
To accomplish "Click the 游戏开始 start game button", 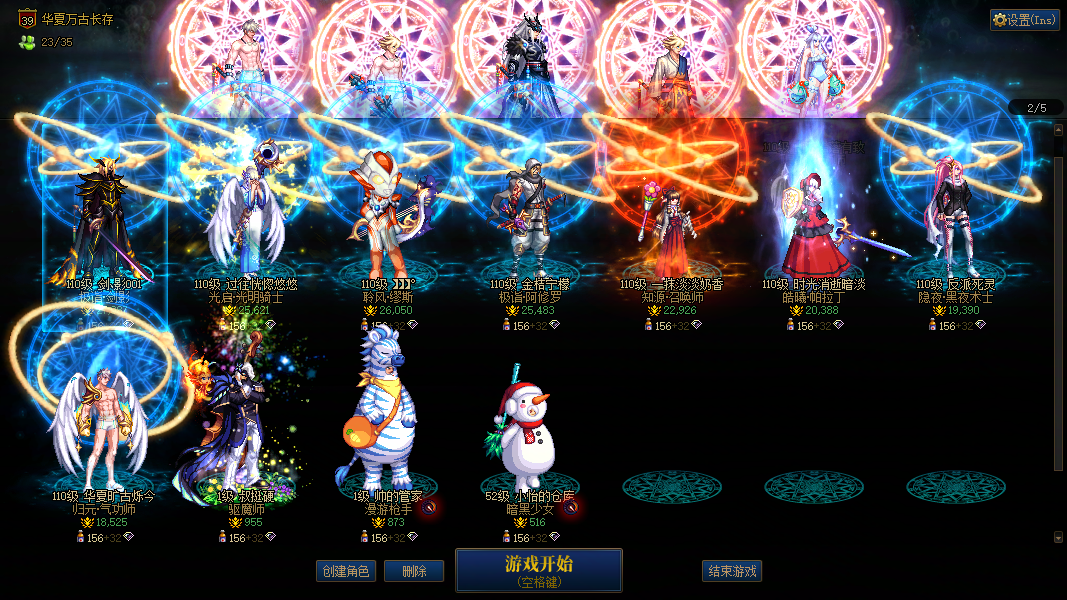I will coord(539,570).
